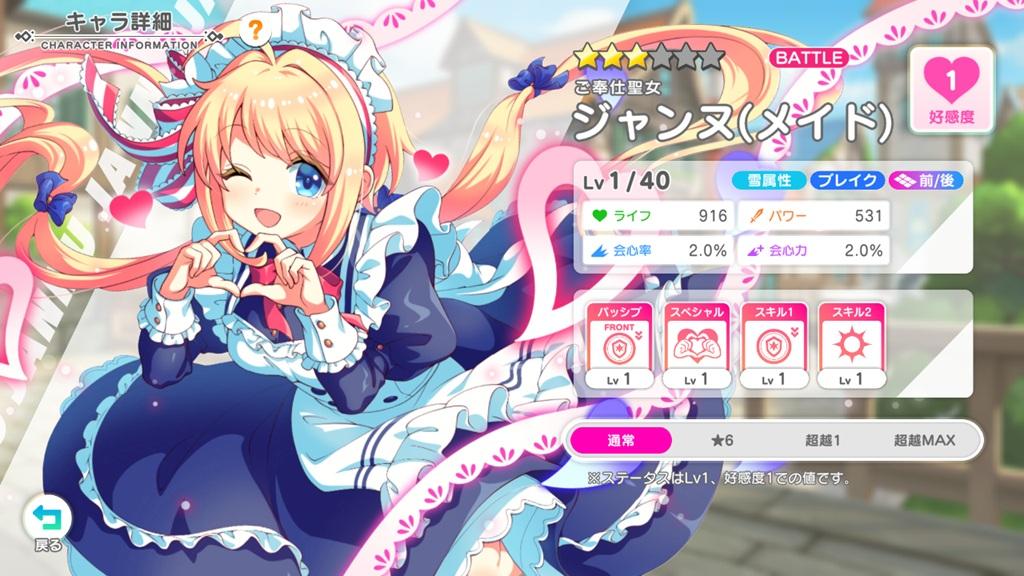Screen dimensions: 1024x576
Task: Check the 雪属性 element tag
Action: pyautogui.click(x=769, y=181)
